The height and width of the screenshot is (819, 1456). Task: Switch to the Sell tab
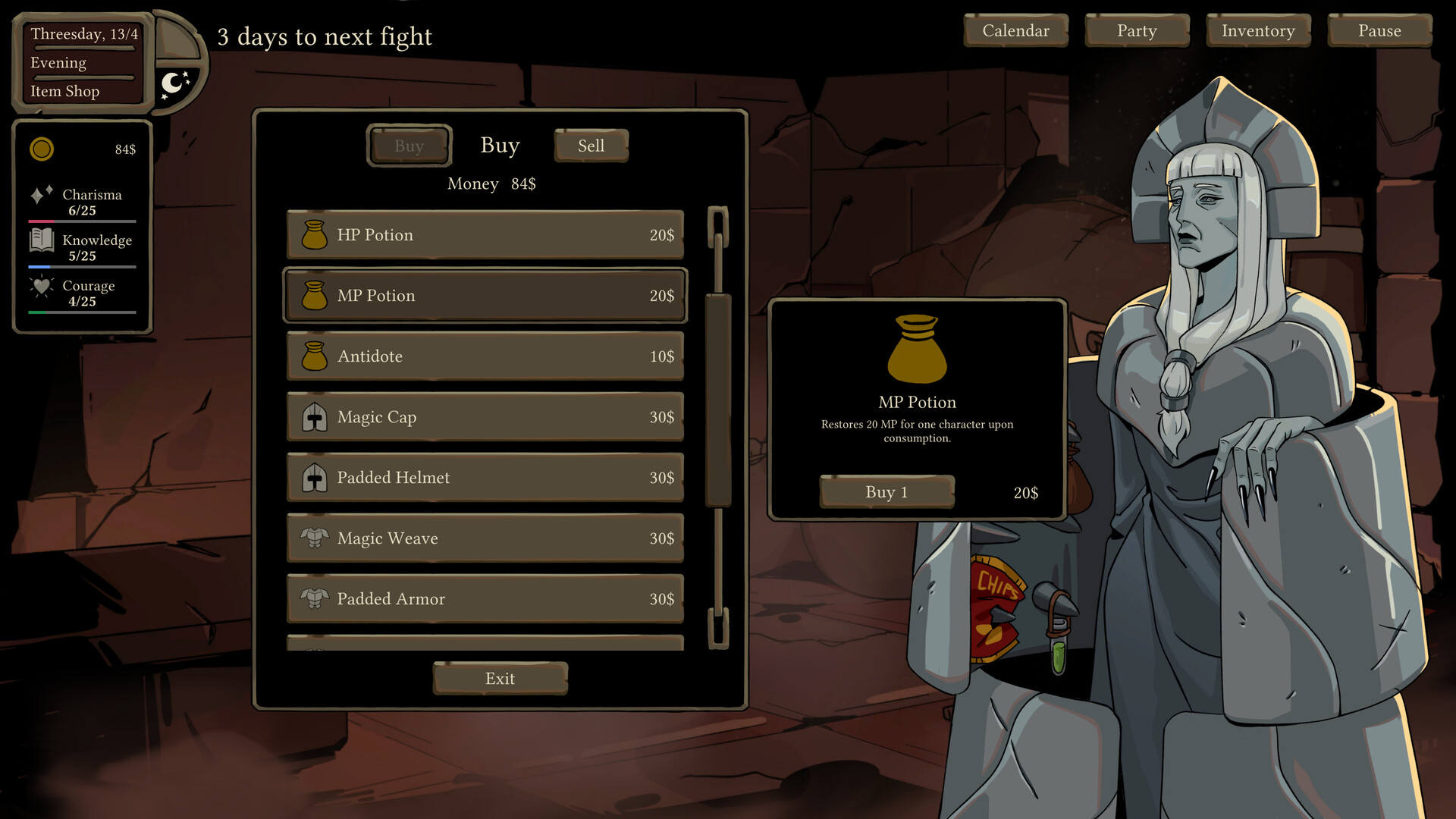(x=591, y=146)
